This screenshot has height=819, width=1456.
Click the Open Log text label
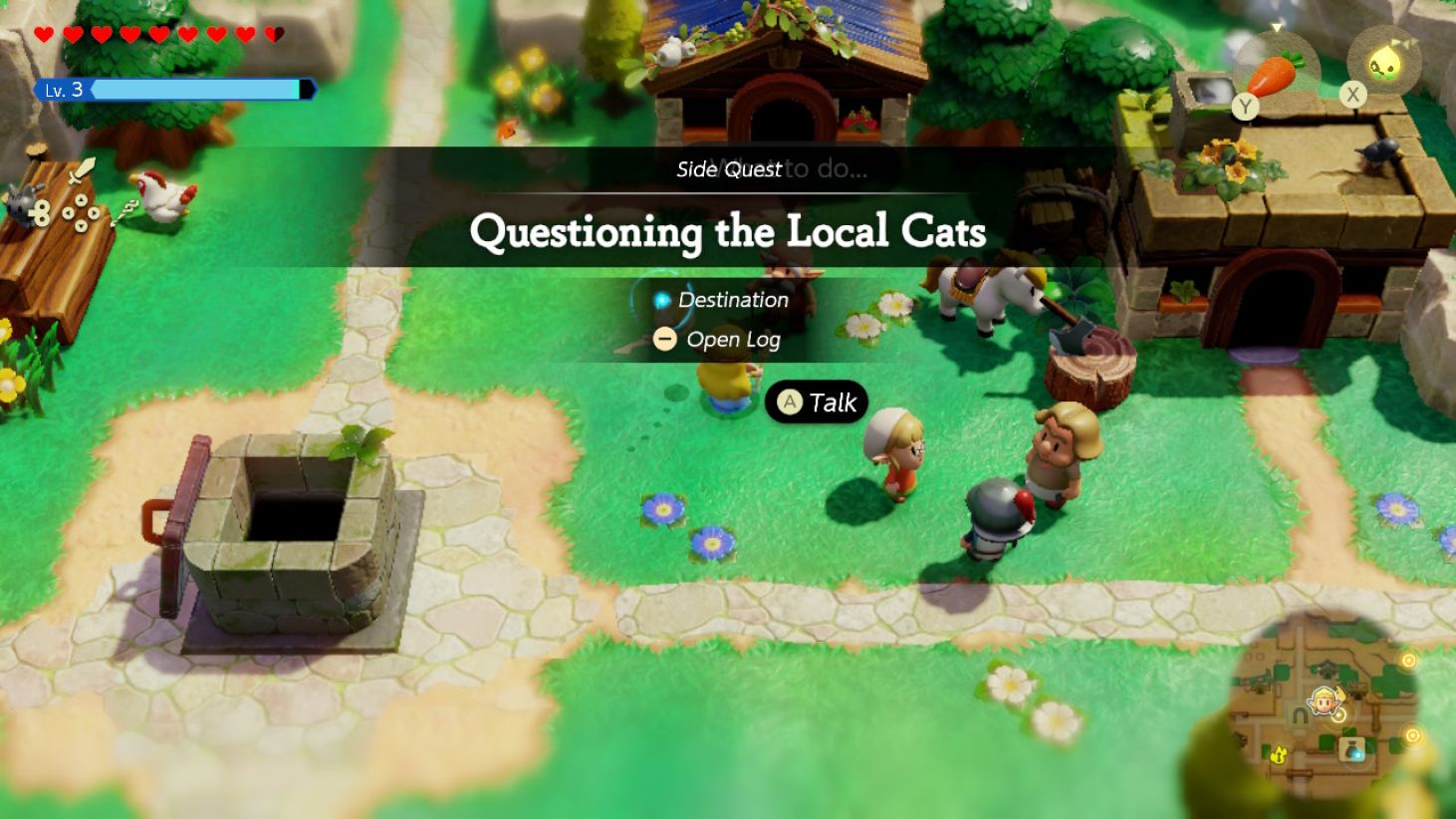click(732, 339)
